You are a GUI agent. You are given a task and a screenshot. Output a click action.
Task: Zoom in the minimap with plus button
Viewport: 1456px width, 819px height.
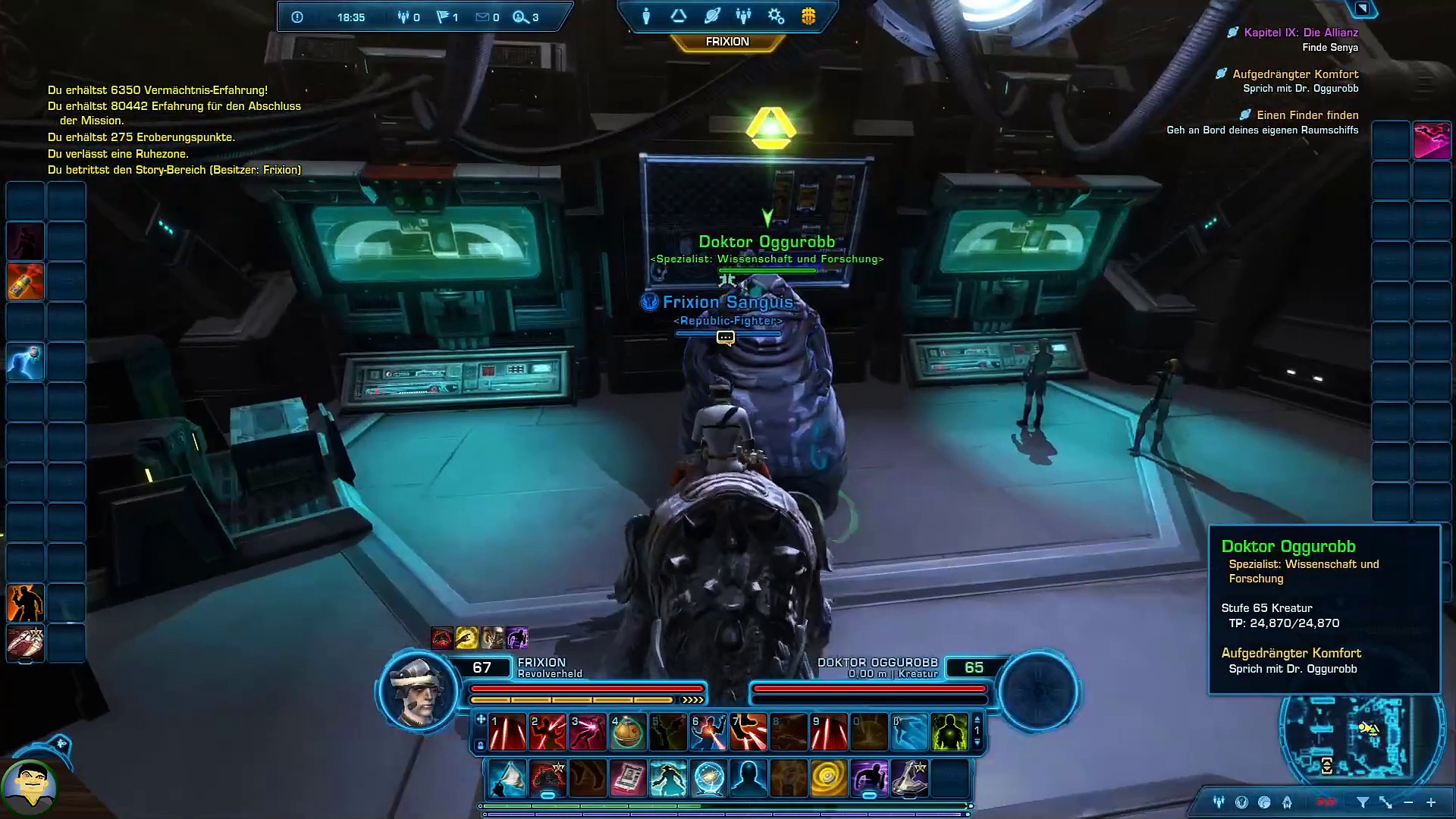point(1431,802)
